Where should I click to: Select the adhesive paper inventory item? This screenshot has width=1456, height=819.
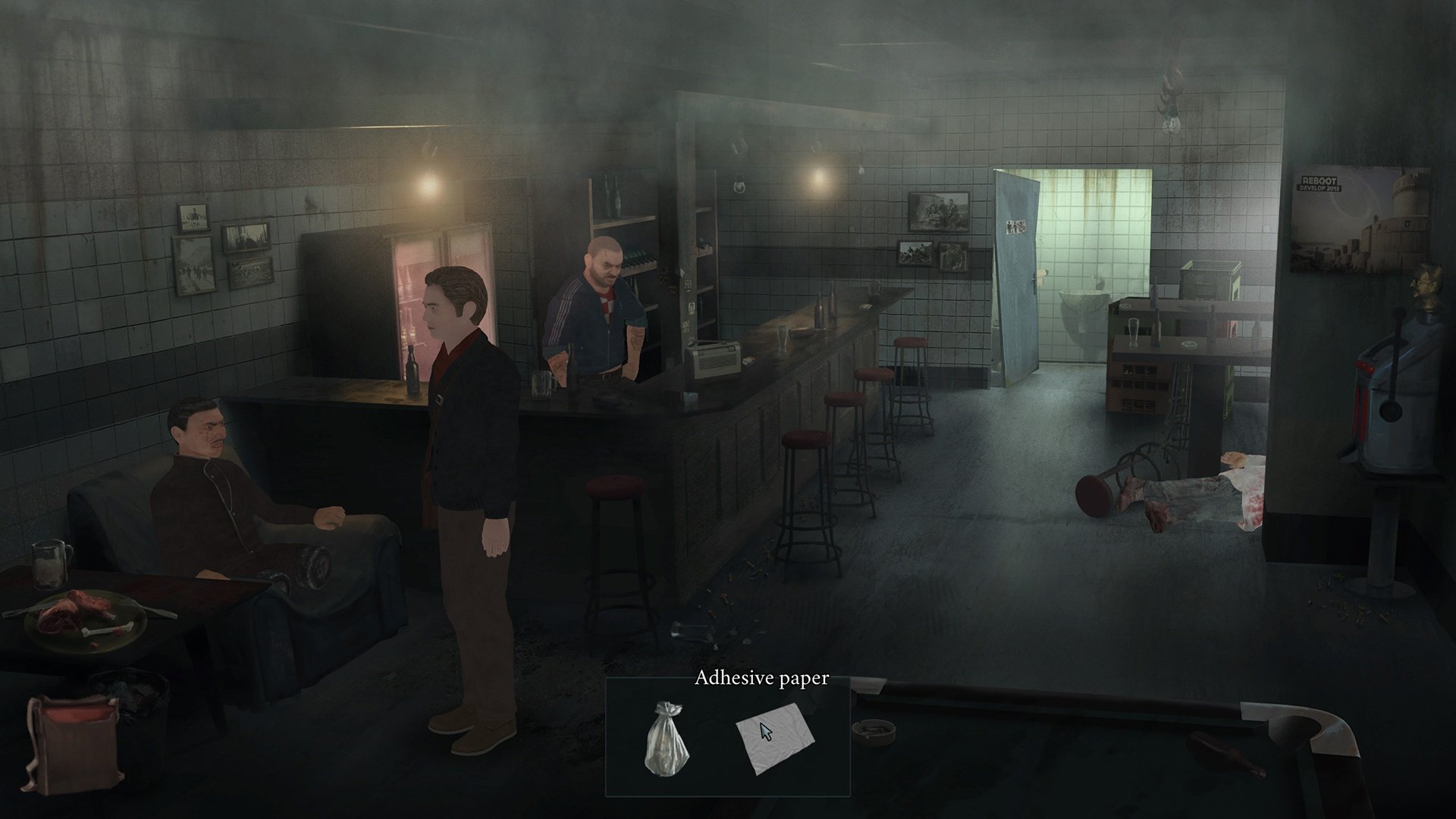[775, 736]
